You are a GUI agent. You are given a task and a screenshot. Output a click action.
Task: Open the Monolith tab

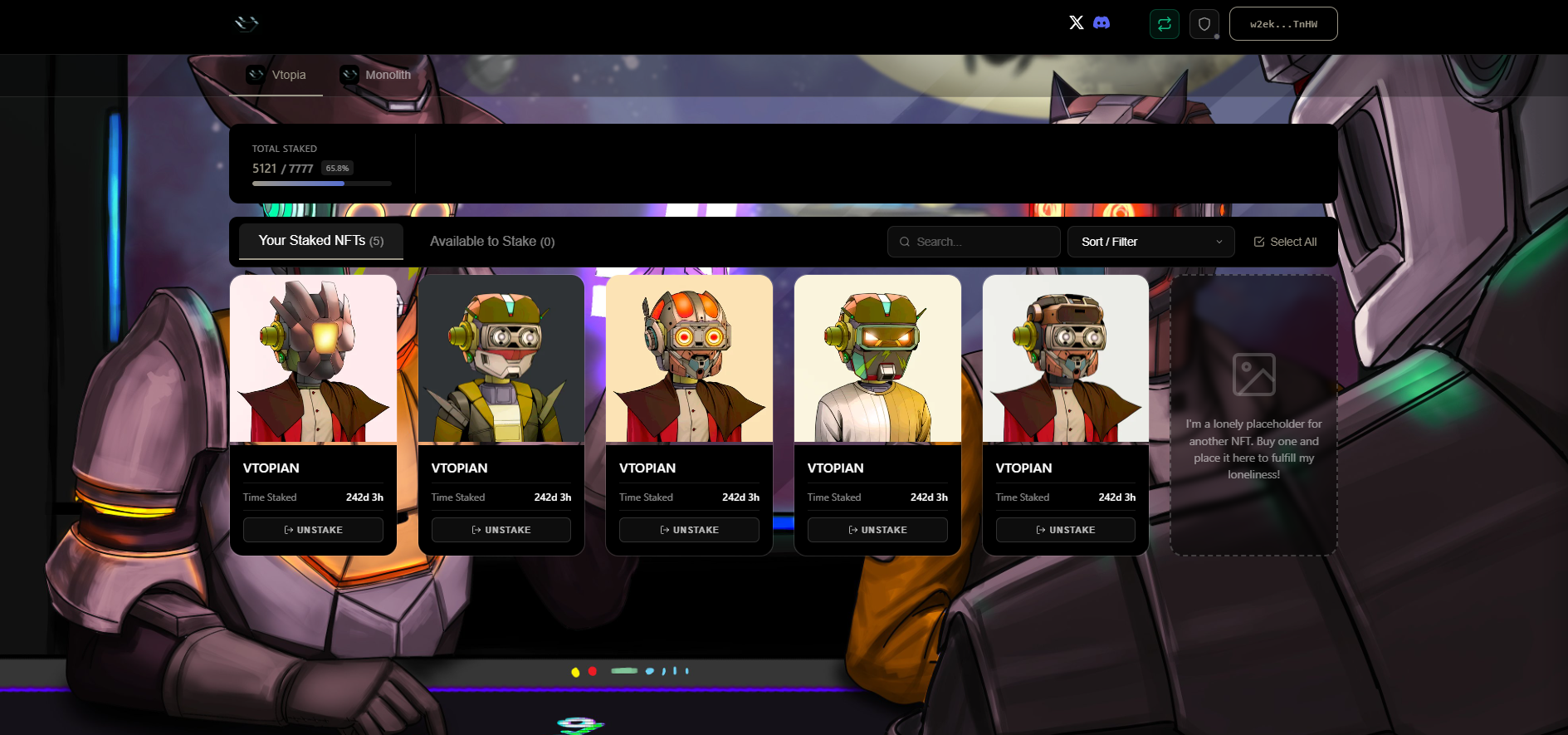376,76
